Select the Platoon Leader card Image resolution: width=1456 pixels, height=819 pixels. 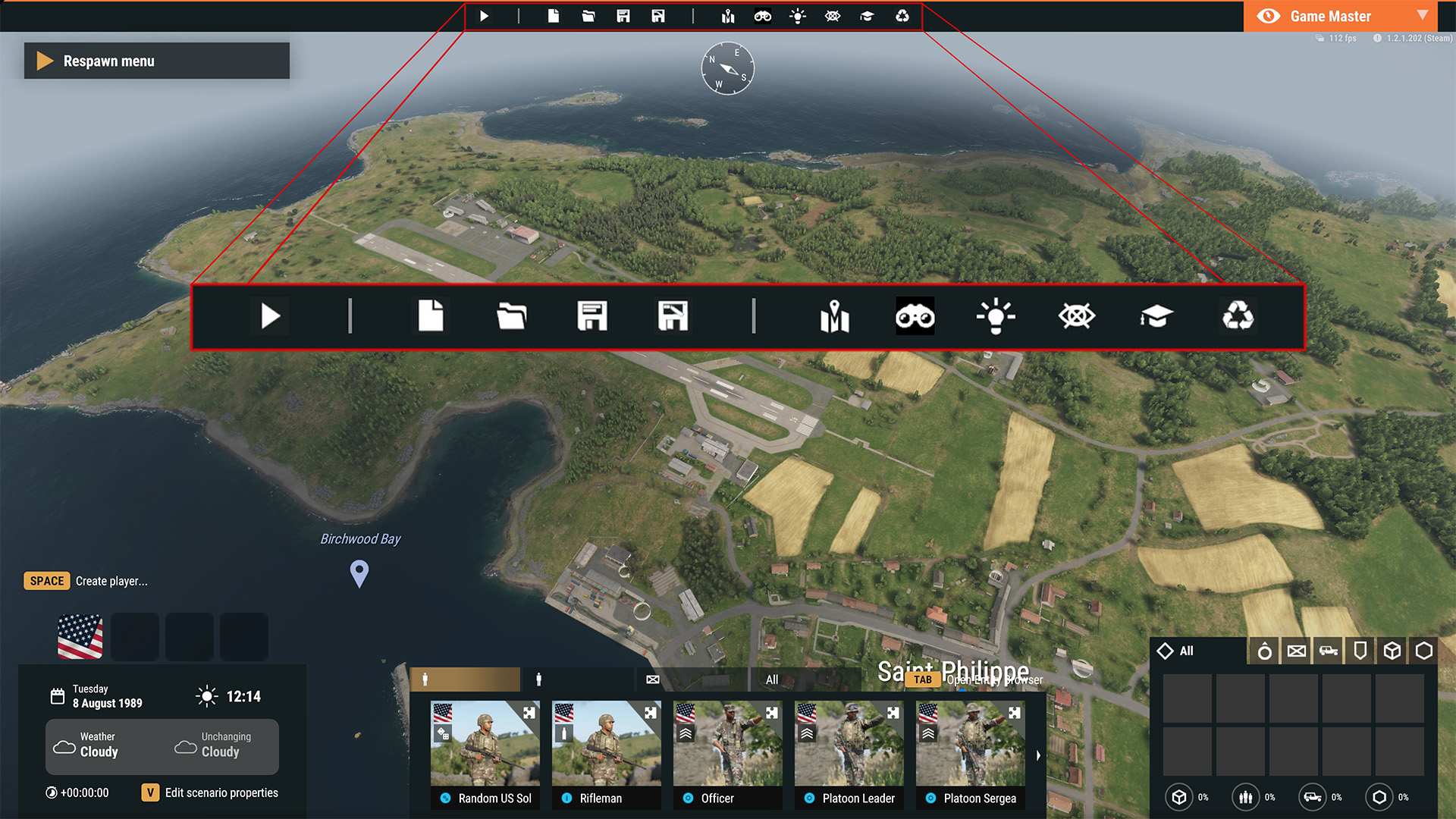tap(849, 754)
